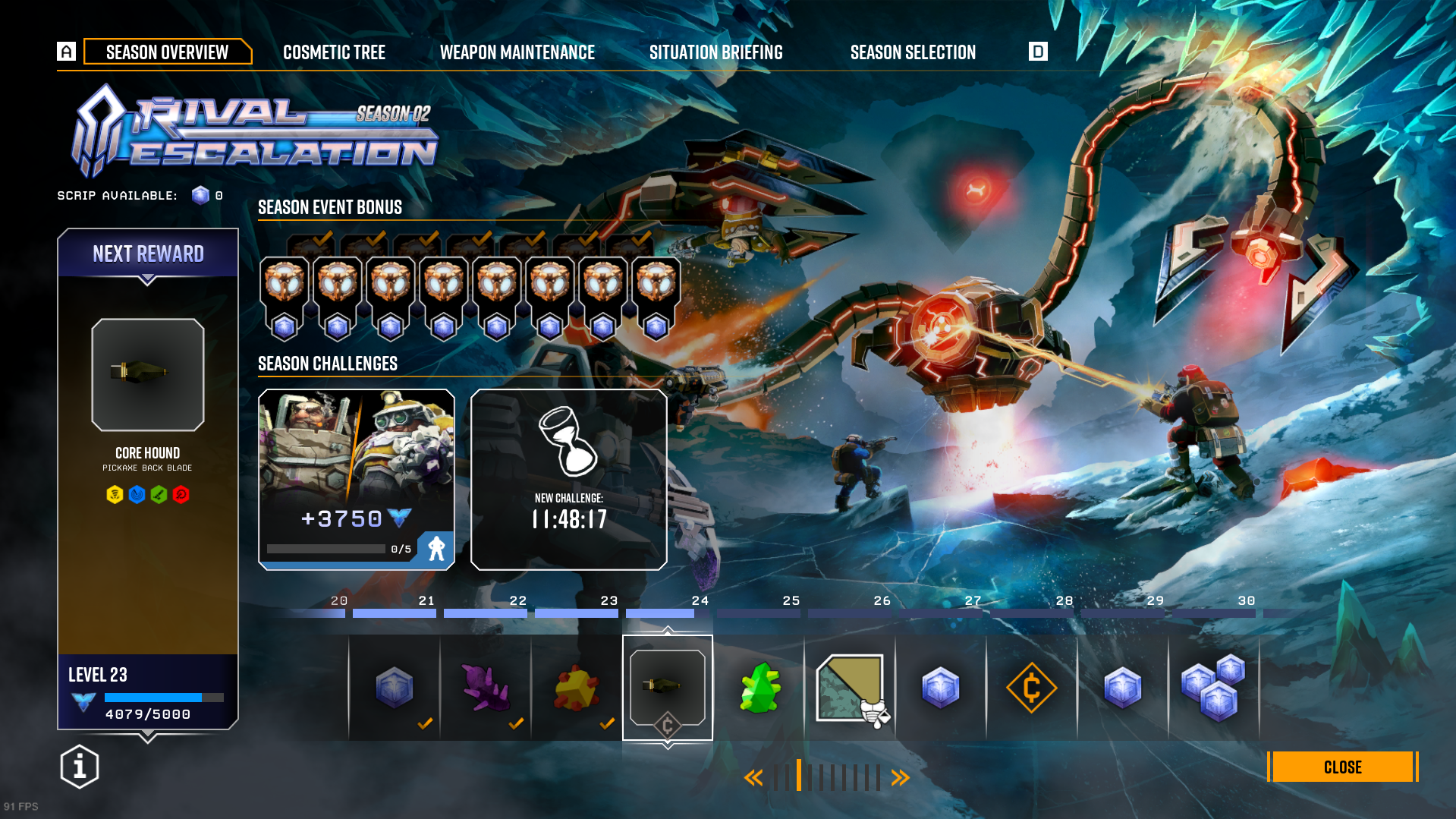View the Core Hound next reward preview
Screen dimensions: 1456x819
(x=148, y=375)
